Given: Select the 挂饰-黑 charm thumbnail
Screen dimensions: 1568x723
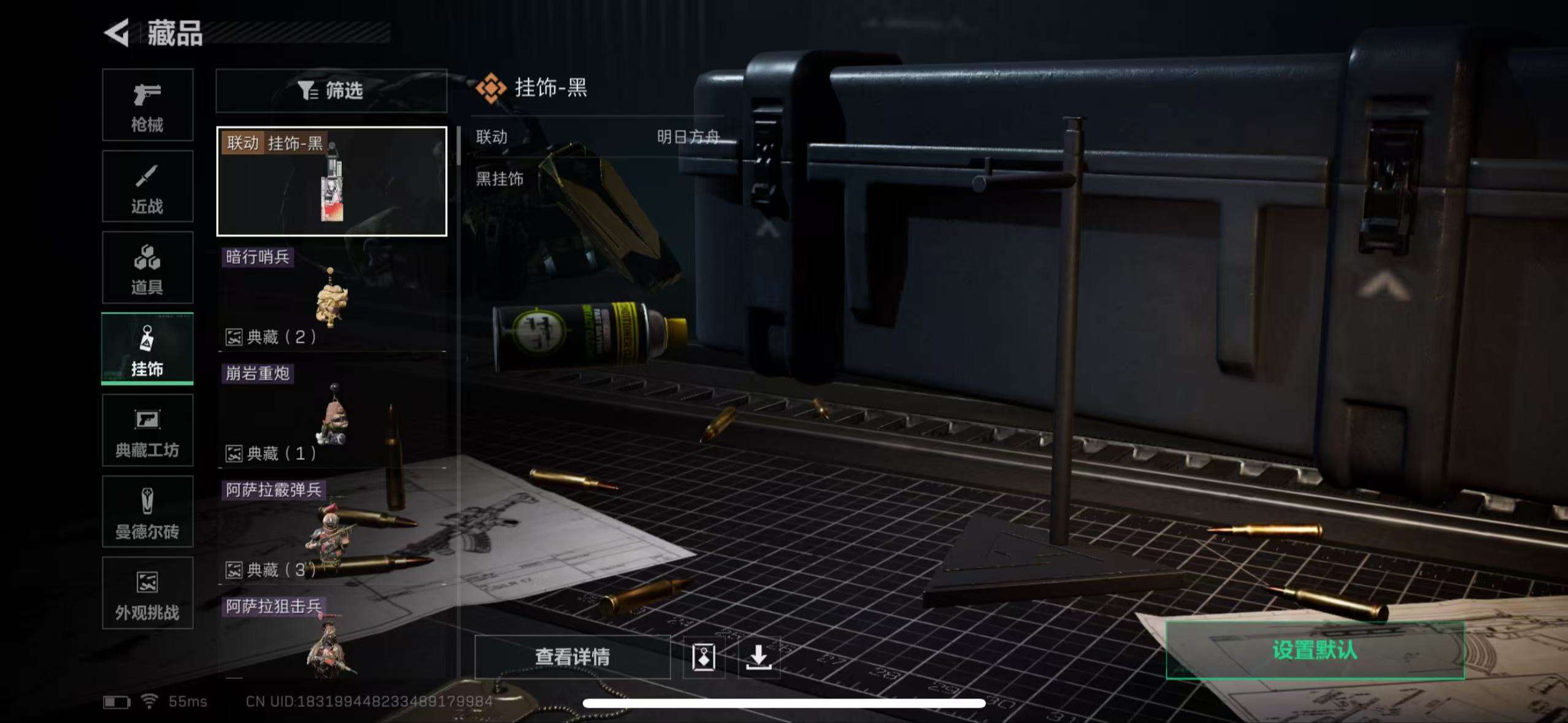Looking at the screenshot, I should (x=331, y=180).
